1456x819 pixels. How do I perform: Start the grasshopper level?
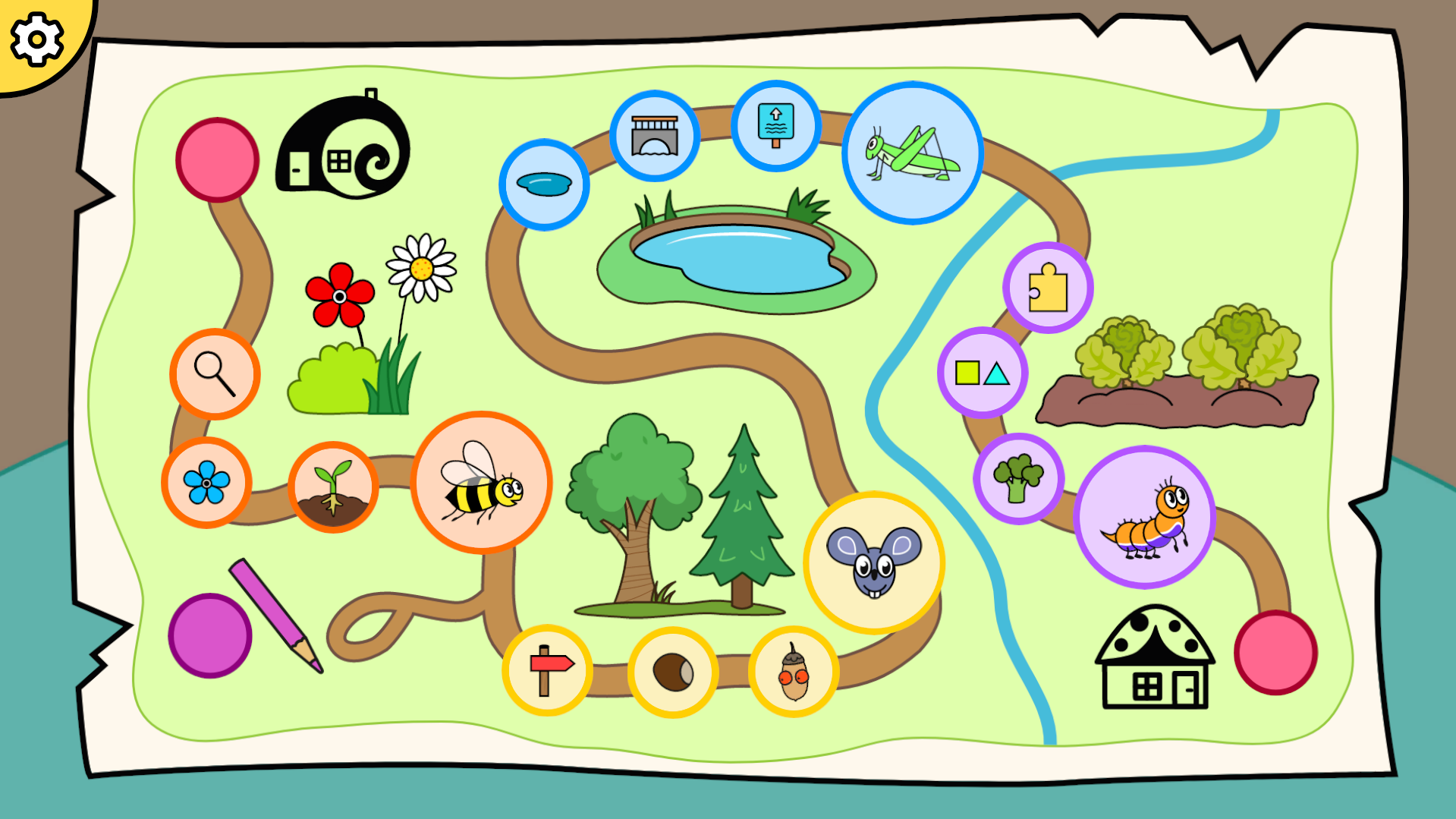coord(912,153)
